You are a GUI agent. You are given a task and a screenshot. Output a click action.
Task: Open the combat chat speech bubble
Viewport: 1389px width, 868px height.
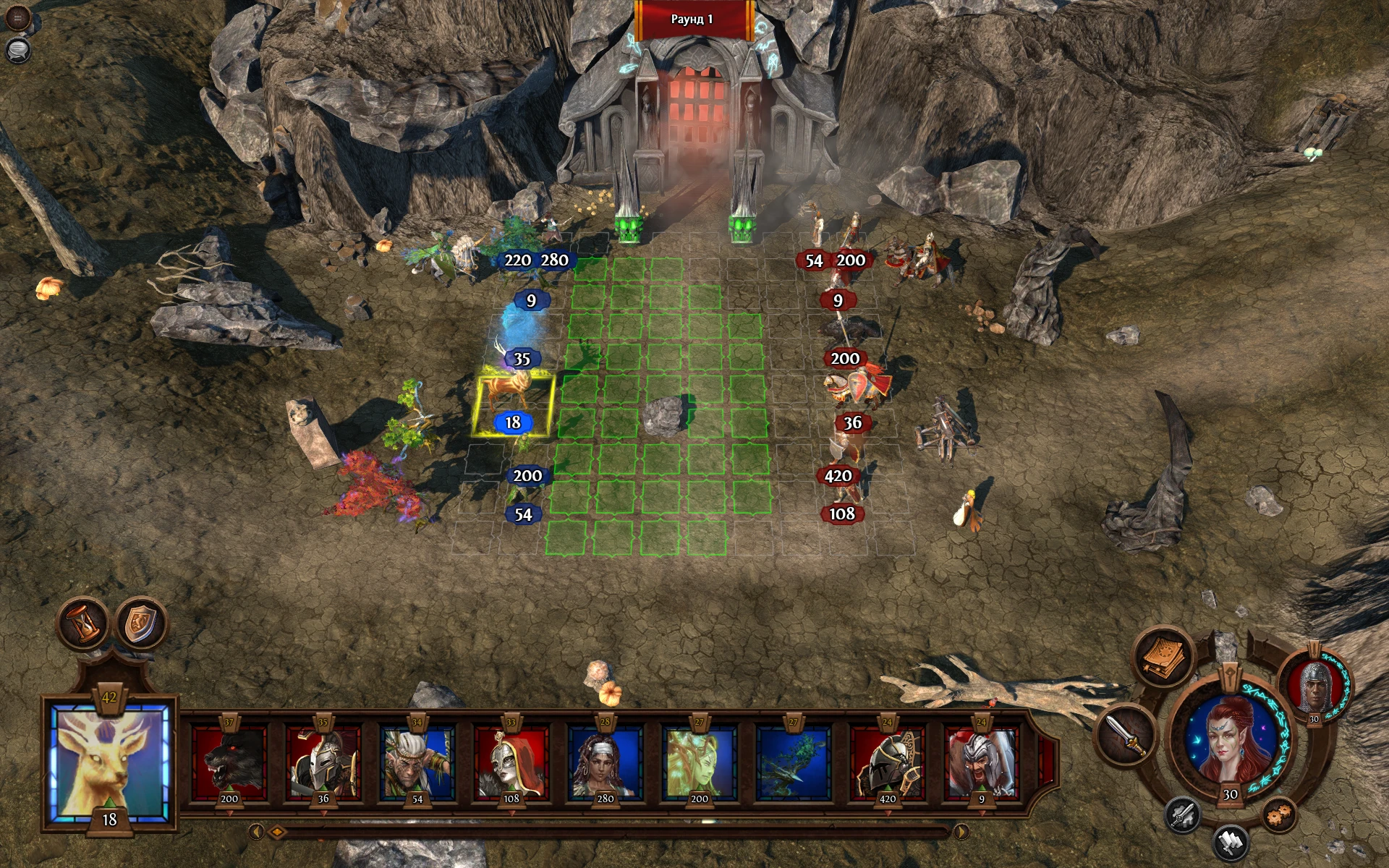[18, 52]
